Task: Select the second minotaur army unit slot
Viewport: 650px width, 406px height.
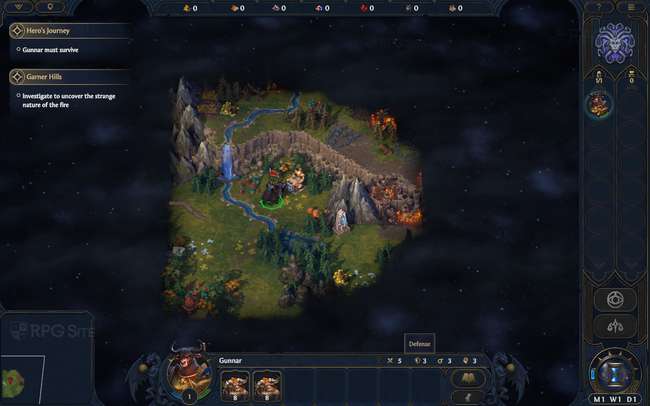Action: 267,383
